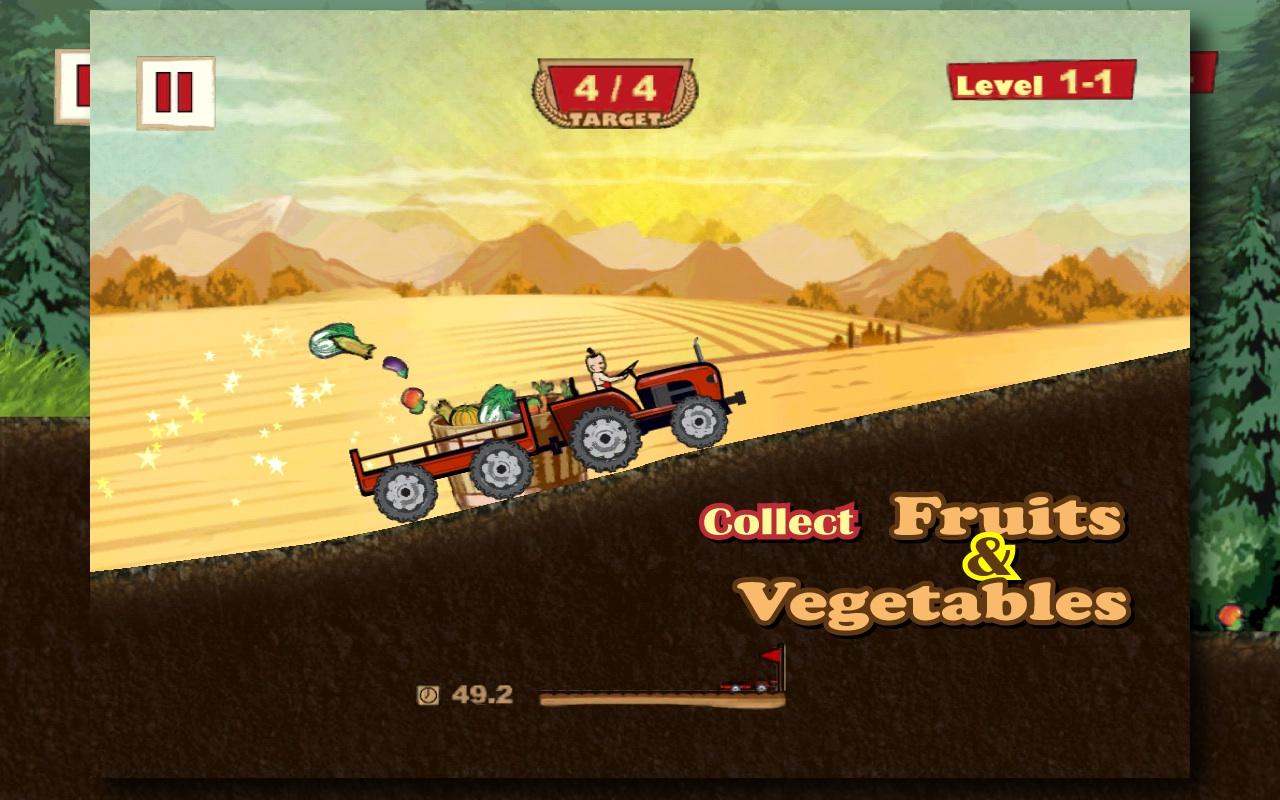The height and width of the screenshot is (800, 1280).
Task: Select the yellow ampersand between Fruits and Vegetables
Action: coord(989,556)
